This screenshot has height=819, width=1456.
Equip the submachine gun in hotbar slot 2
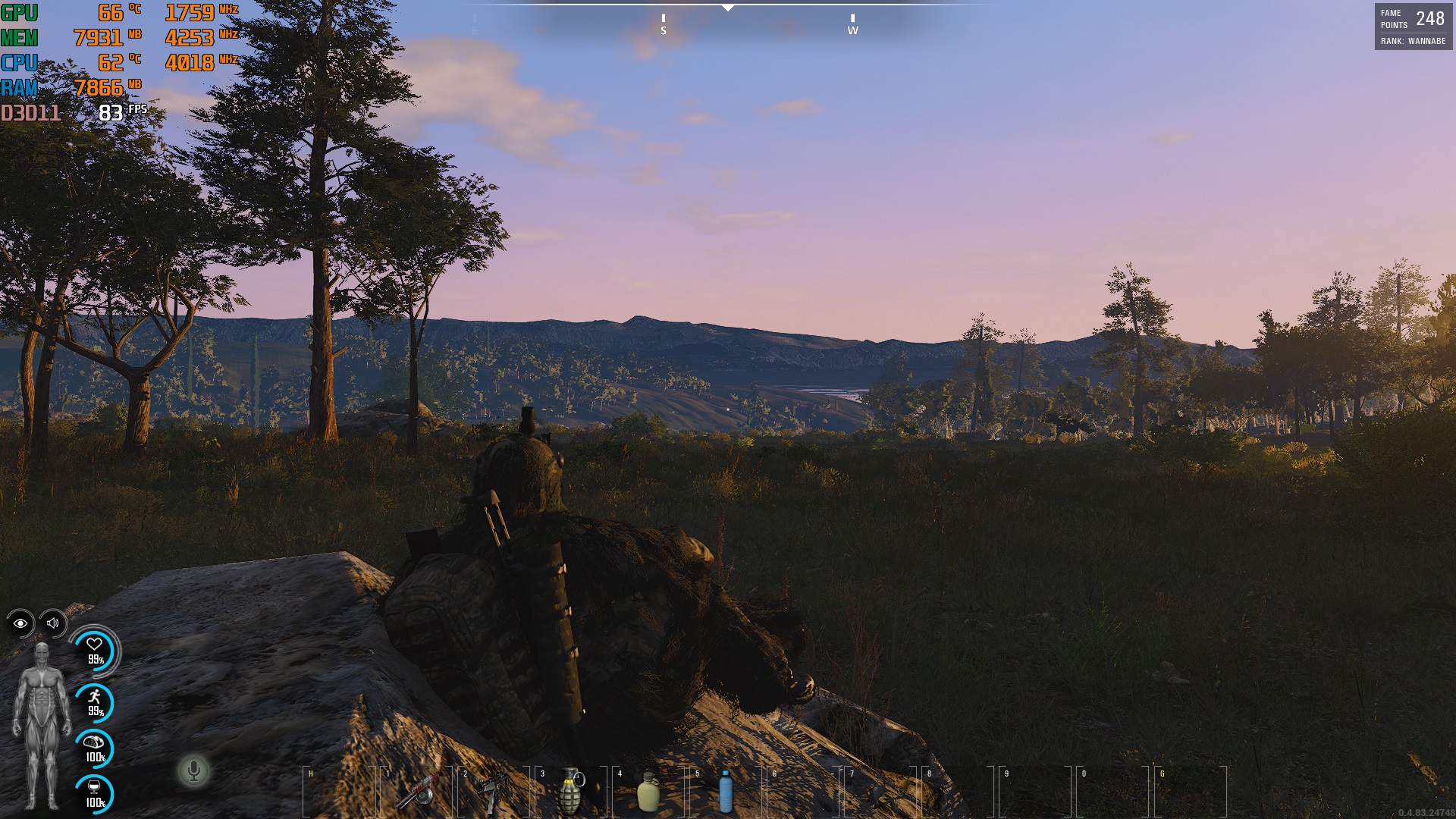coord(494,791)
